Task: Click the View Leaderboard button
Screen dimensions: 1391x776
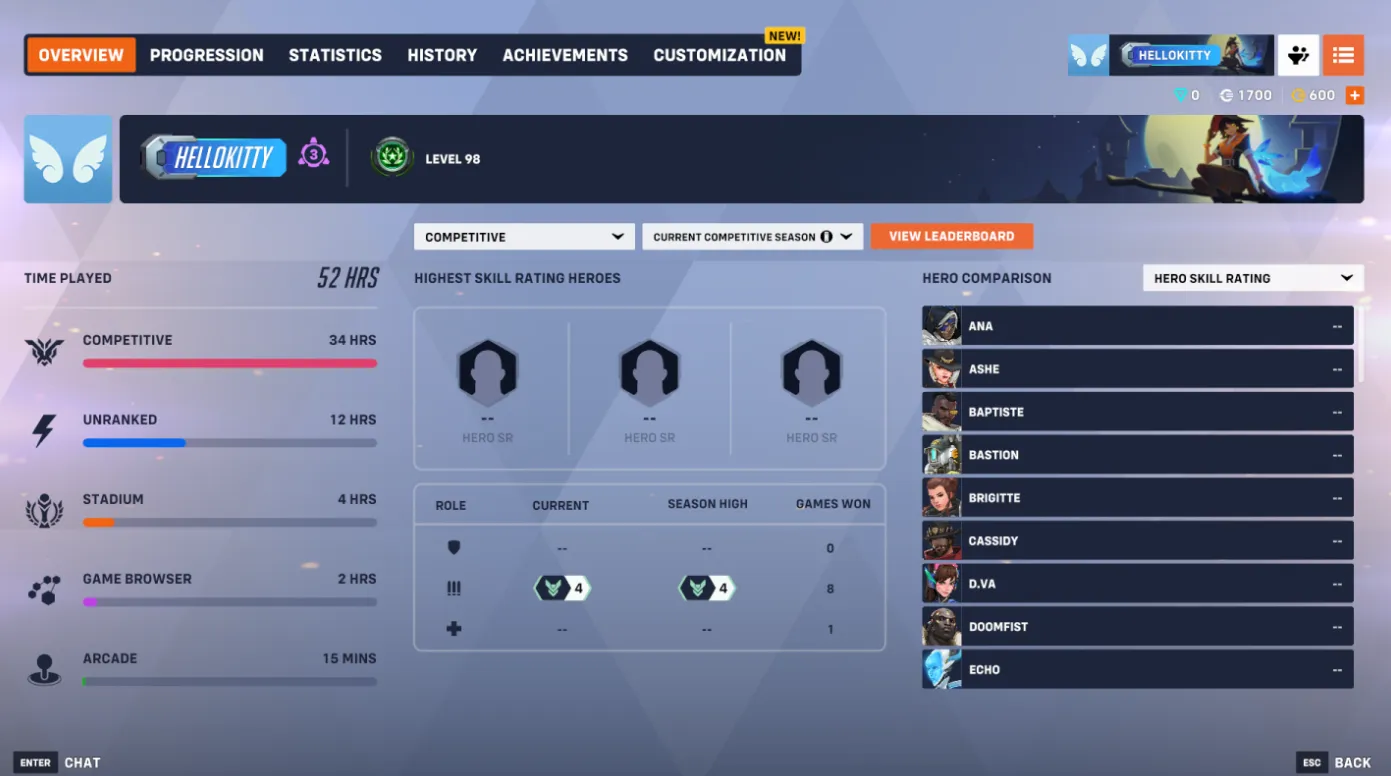Action: 951,236
